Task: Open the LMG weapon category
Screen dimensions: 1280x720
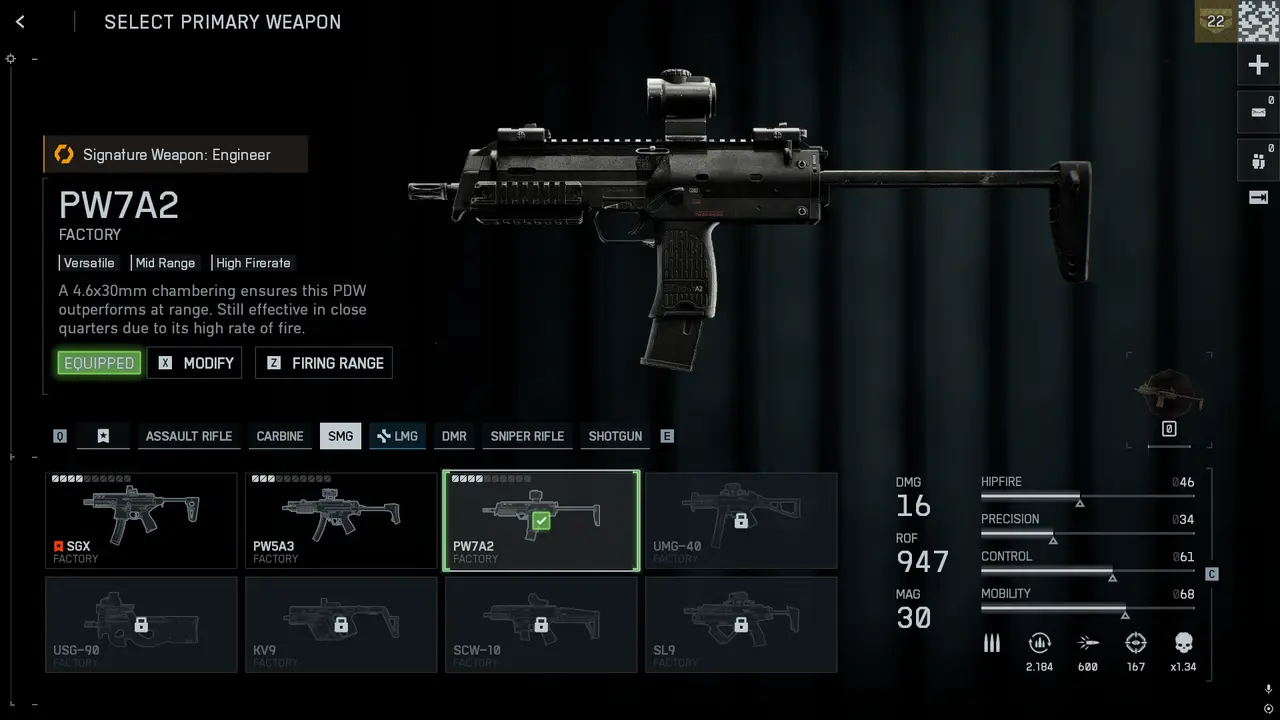Action: 397,436
